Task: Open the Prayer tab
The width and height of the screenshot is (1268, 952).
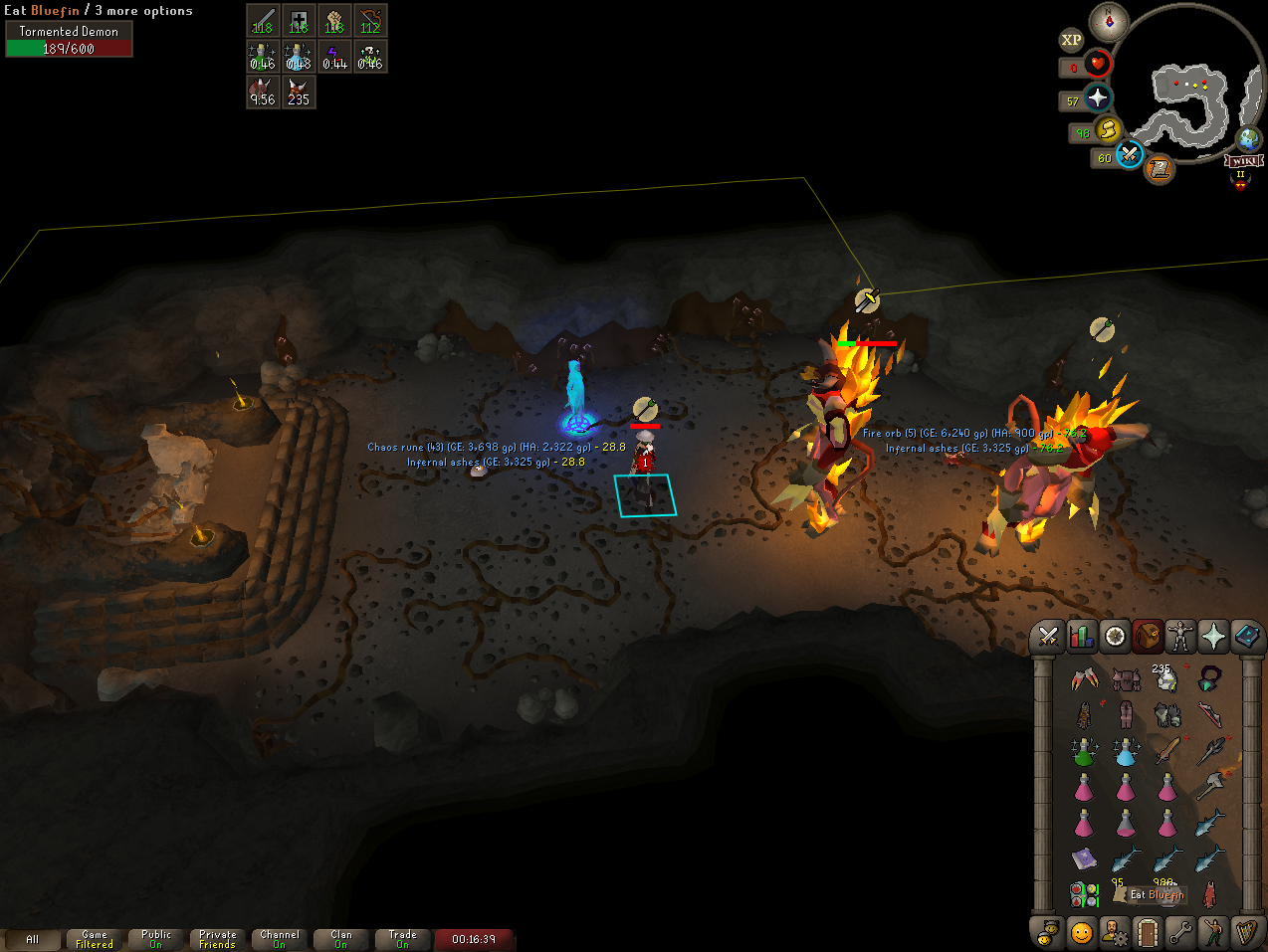Action: click(x=1213, y=637)
